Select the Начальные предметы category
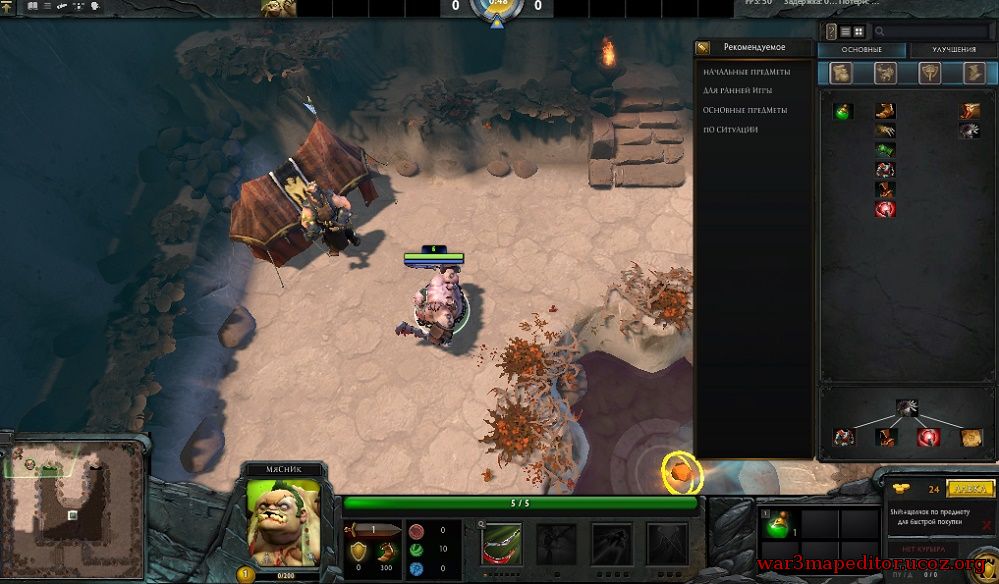The height and width of the screenshot is (584, 999). [747, 72]
